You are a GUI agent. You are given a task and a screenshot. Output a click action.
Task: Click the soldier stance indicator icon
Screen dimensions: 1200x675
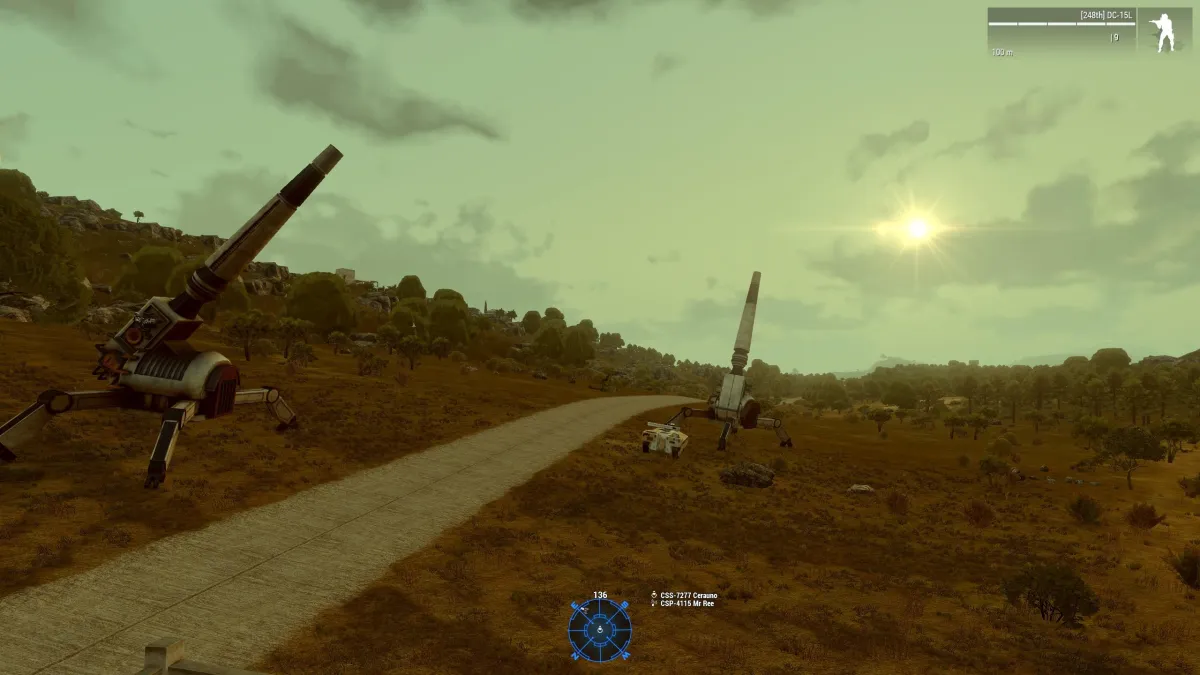tap(1164, 31)
